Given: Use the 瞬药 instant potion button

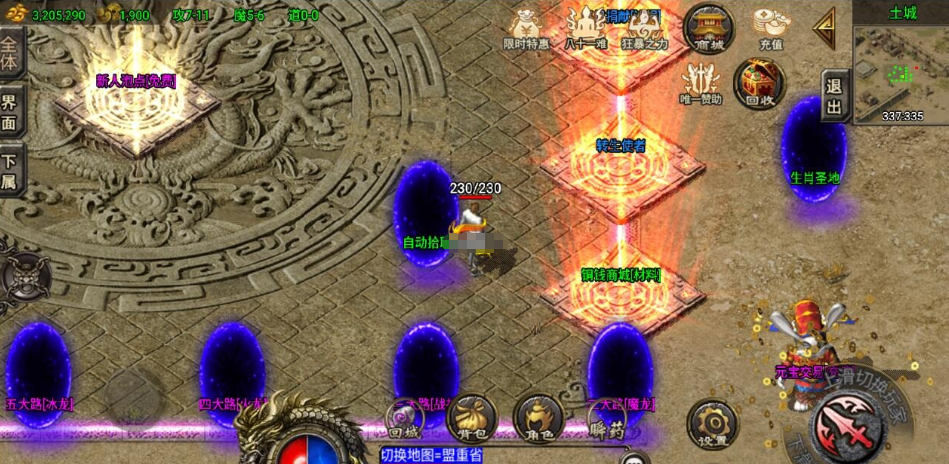Looking at the screenshot, I should (x=606, y=419).
